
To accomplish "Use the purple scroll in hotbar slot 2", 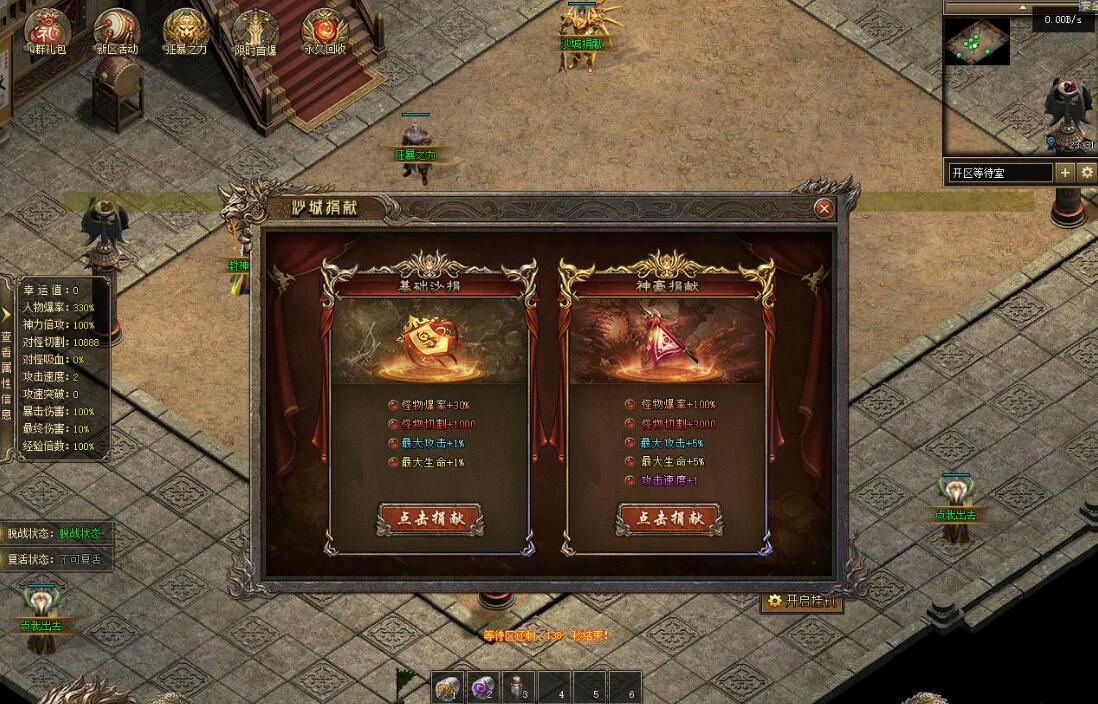I will click(x=483, y=688).
